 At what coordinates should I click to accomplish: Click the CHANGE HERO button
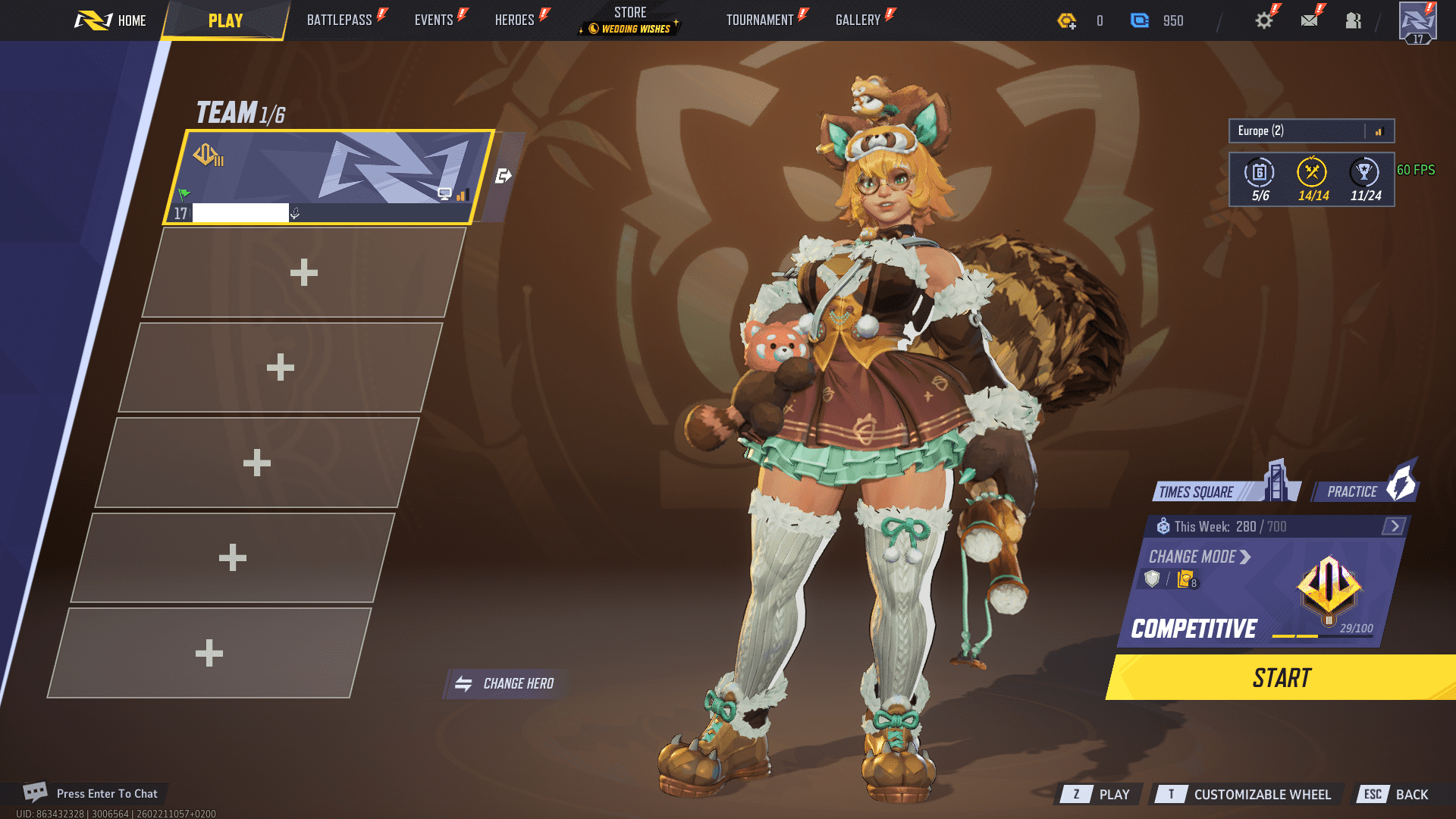[x=506, y=684]
